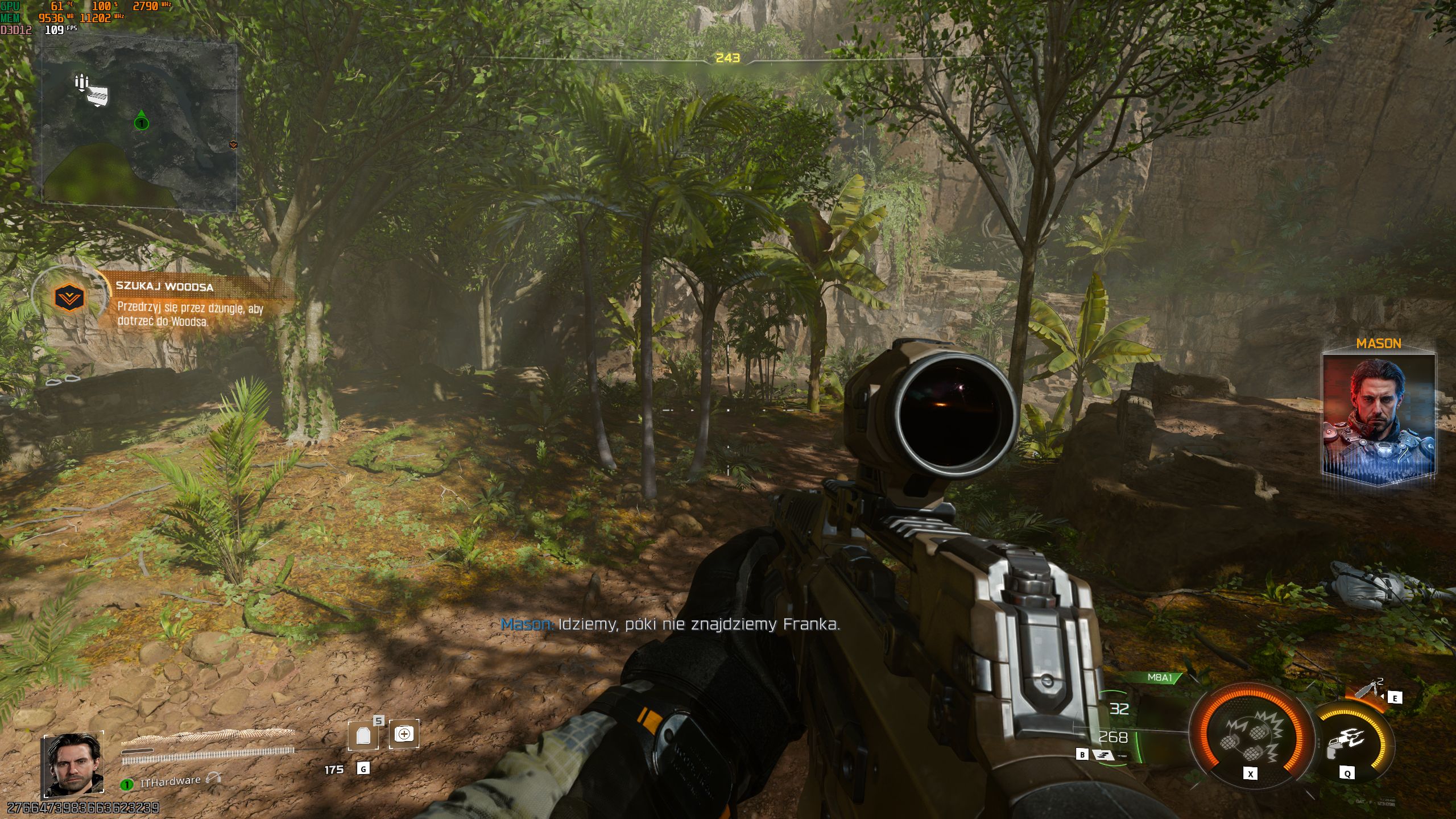Use the medkit slot

point(404,734)
